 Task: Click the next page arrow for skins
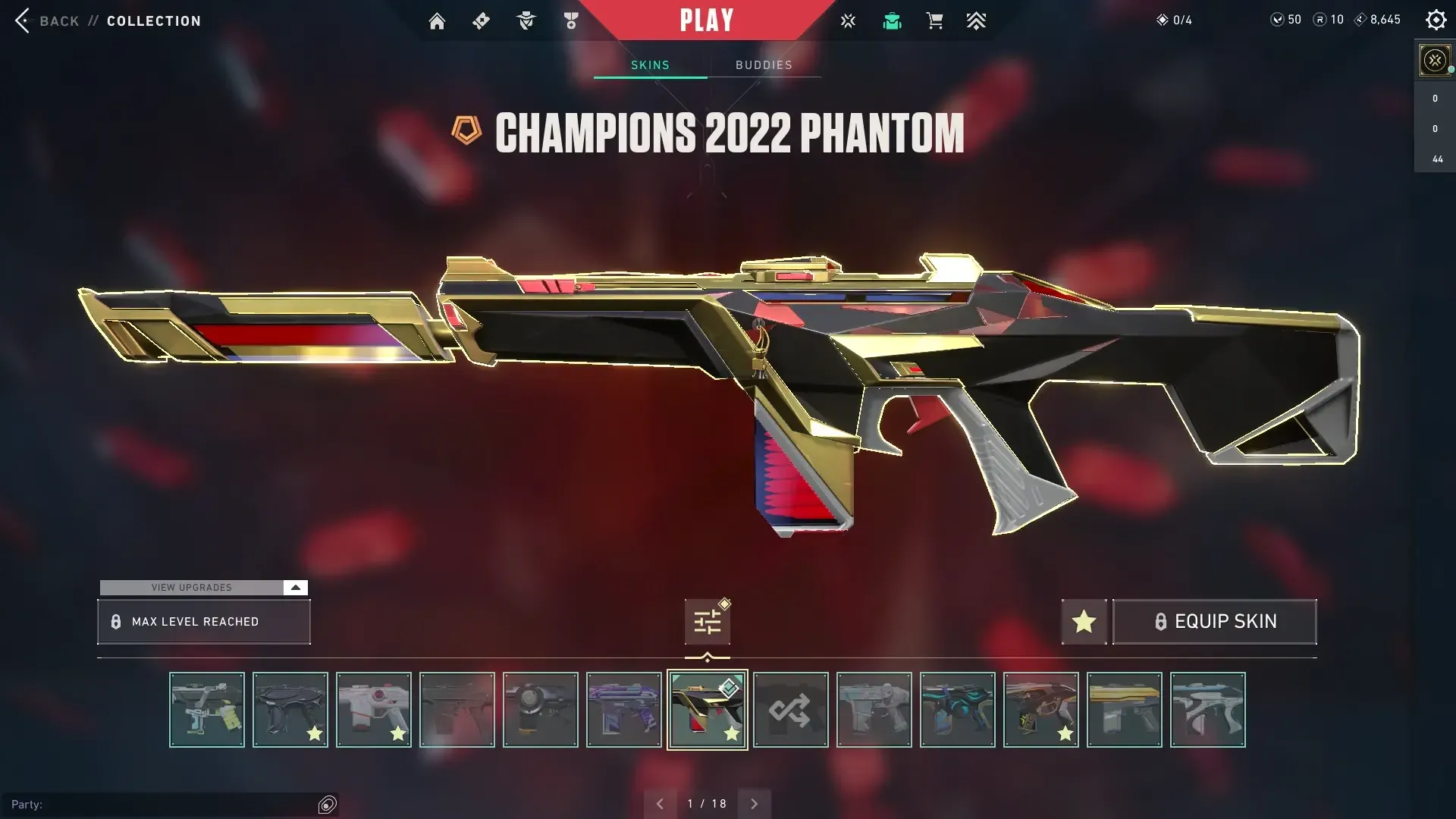(x=755, y=802)
